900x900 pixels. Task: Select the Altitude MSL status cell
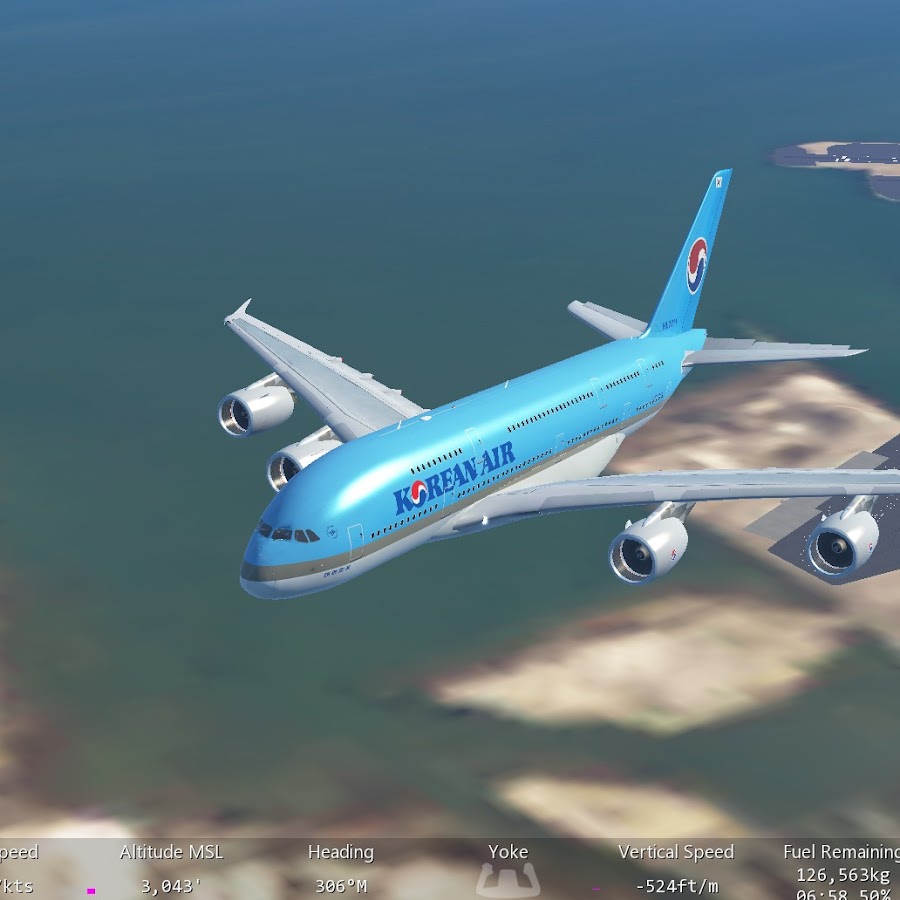coord(171,869)
